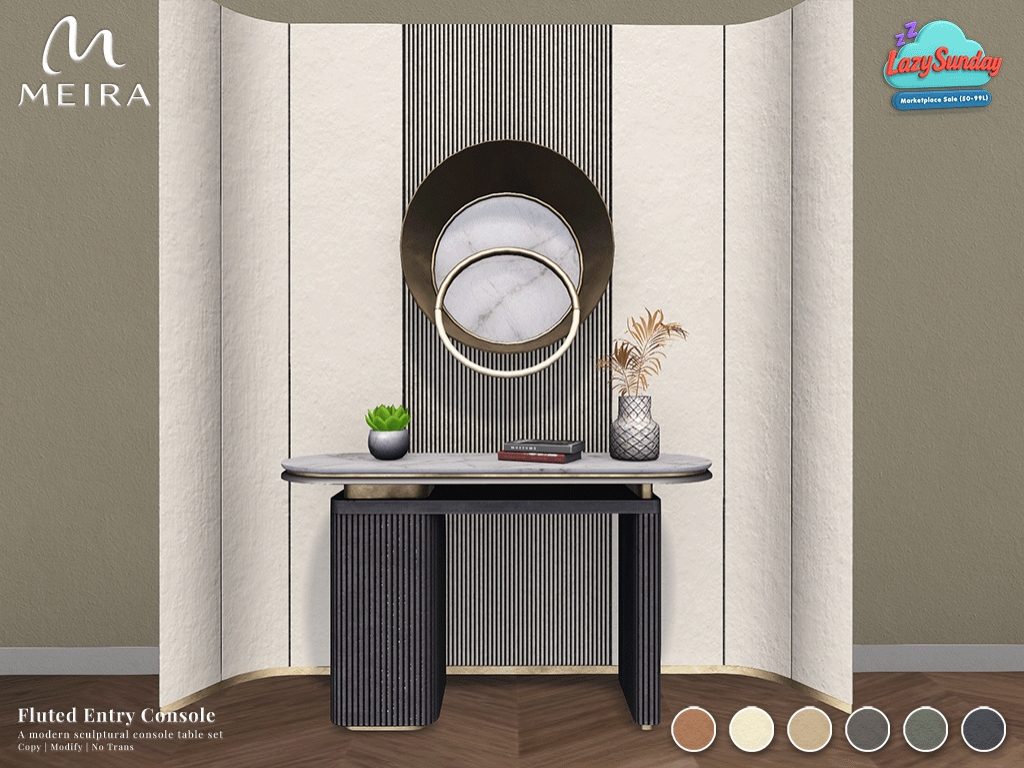
Task: Select the dark gray color swatch
Action: tap(866, 728)
